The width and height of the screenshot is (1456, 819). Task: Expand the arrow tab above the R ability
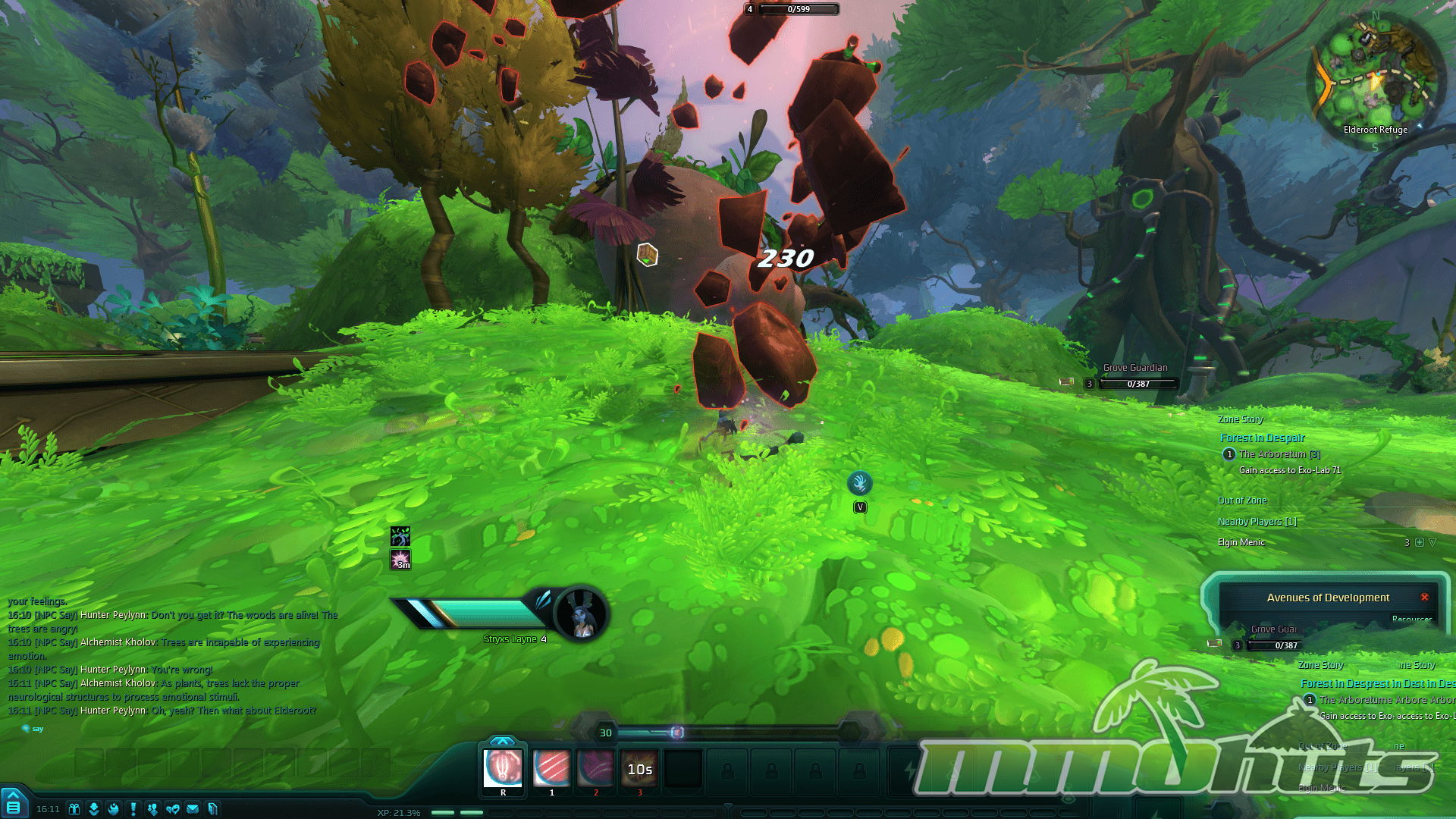click(502, 741)
